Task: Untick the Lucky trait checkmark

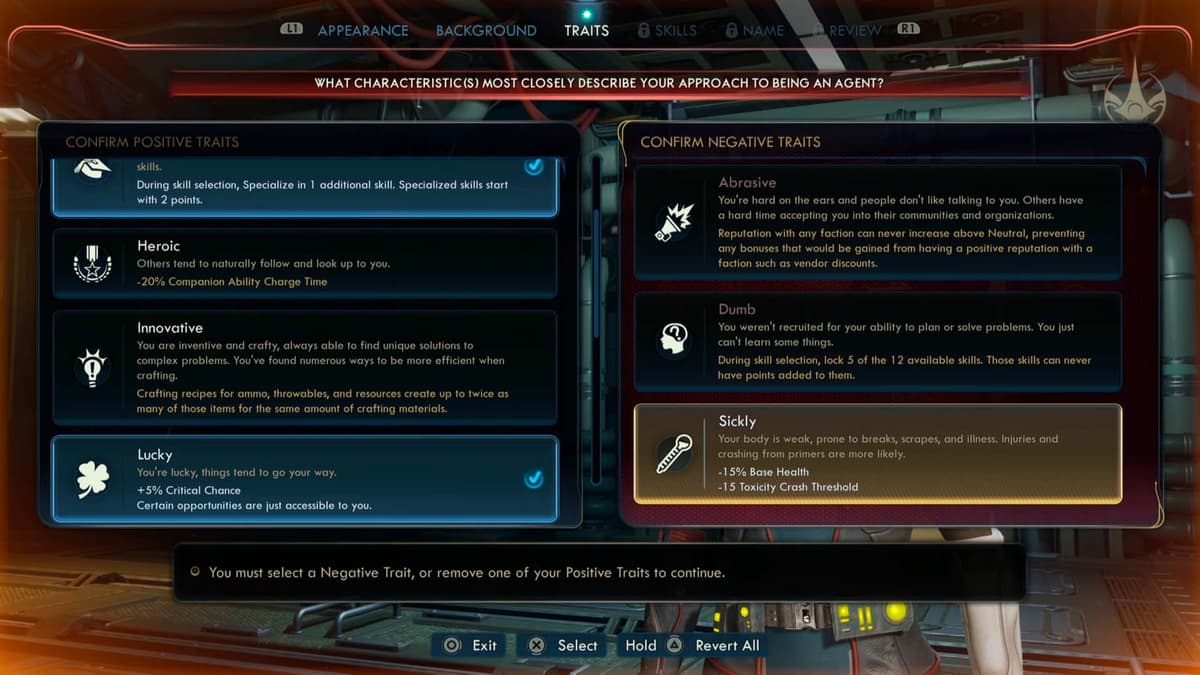Action: pyautogui.click(x=534, y=480)
